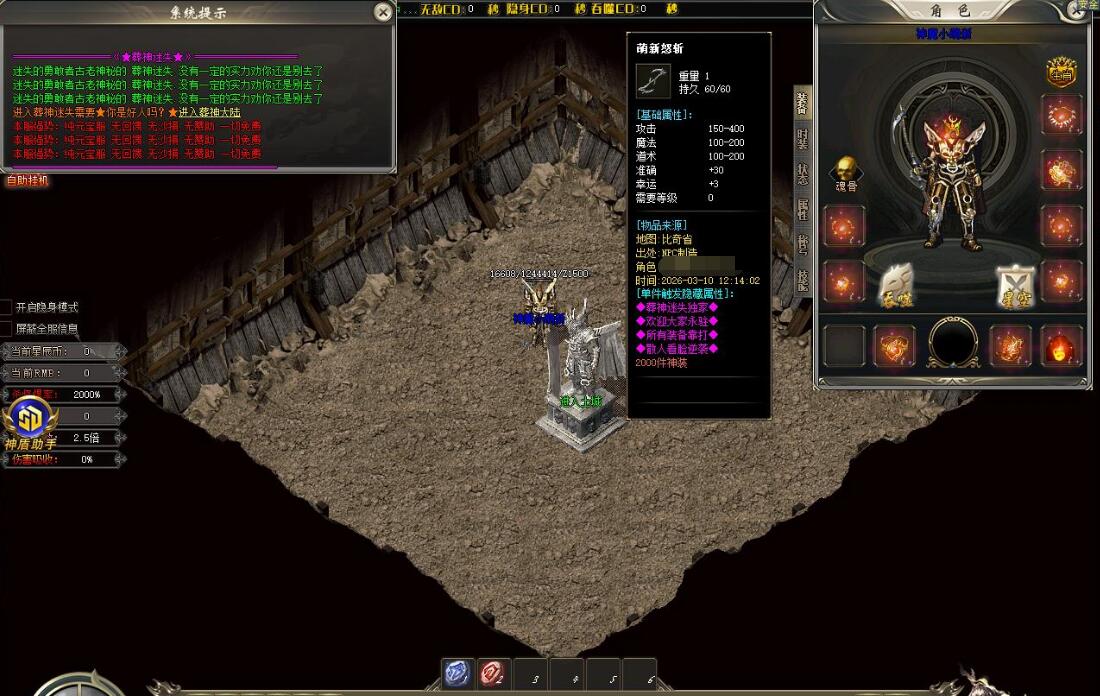This screenshot has height=696, width=1100.
Task: Select the red rune stone in hotbar slot 2
Action: 493,675
